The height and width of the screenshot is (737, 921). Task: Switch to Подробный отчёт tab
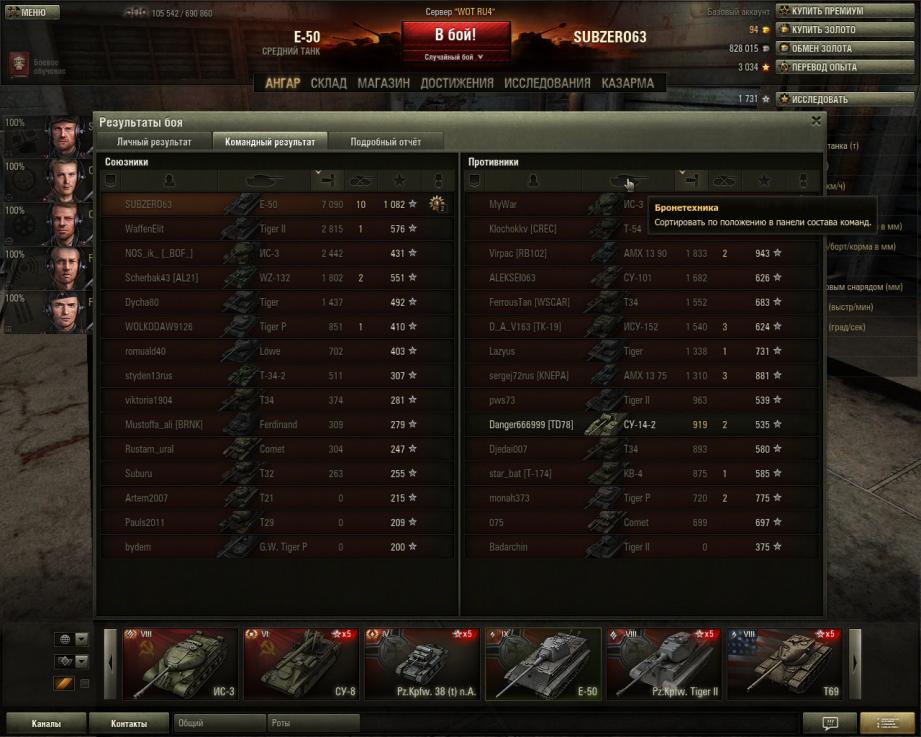[385, 142]
